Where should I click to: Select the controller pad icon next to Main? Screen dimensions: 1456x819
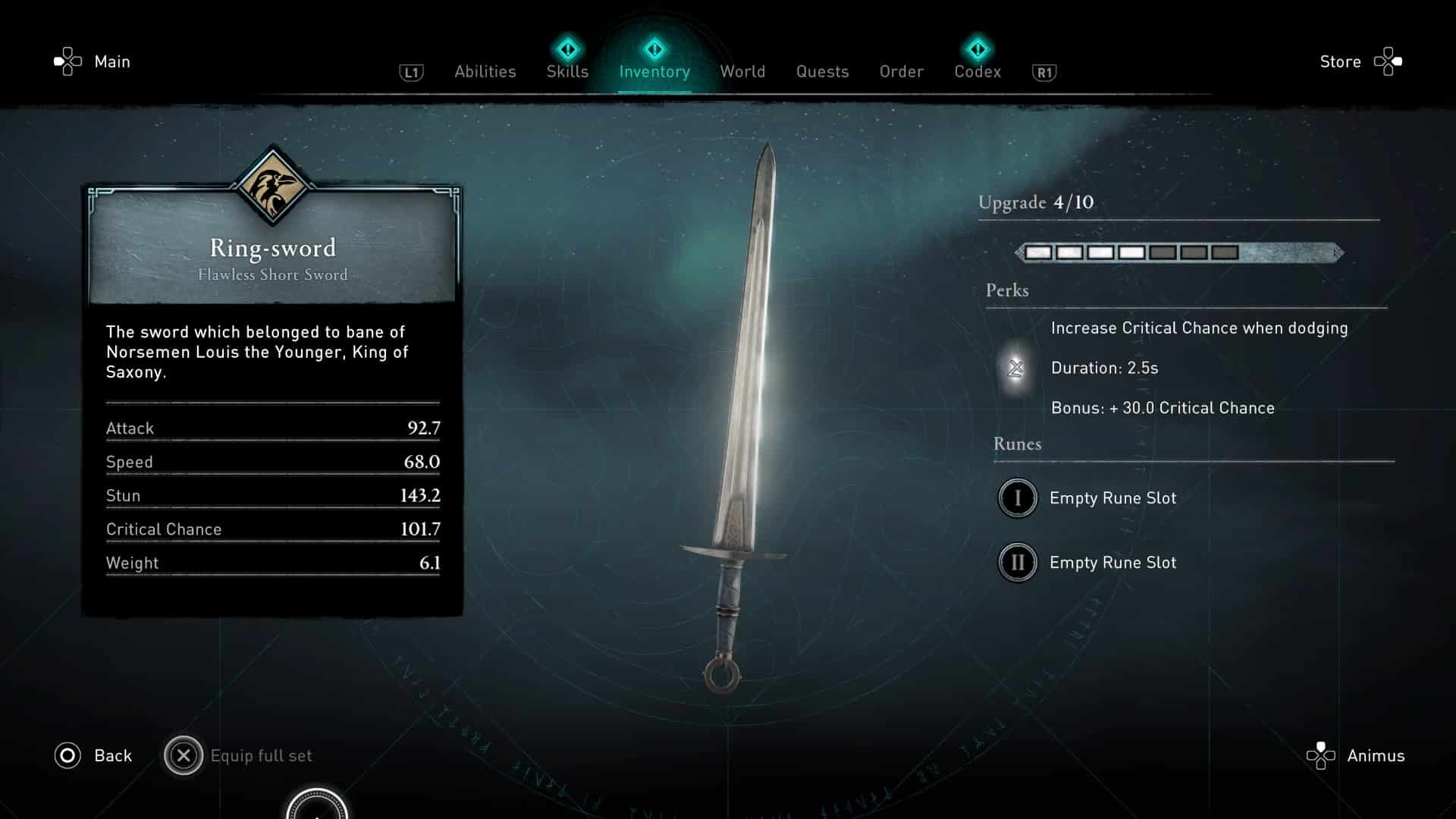pyautogui.click(x=67, y=61)
